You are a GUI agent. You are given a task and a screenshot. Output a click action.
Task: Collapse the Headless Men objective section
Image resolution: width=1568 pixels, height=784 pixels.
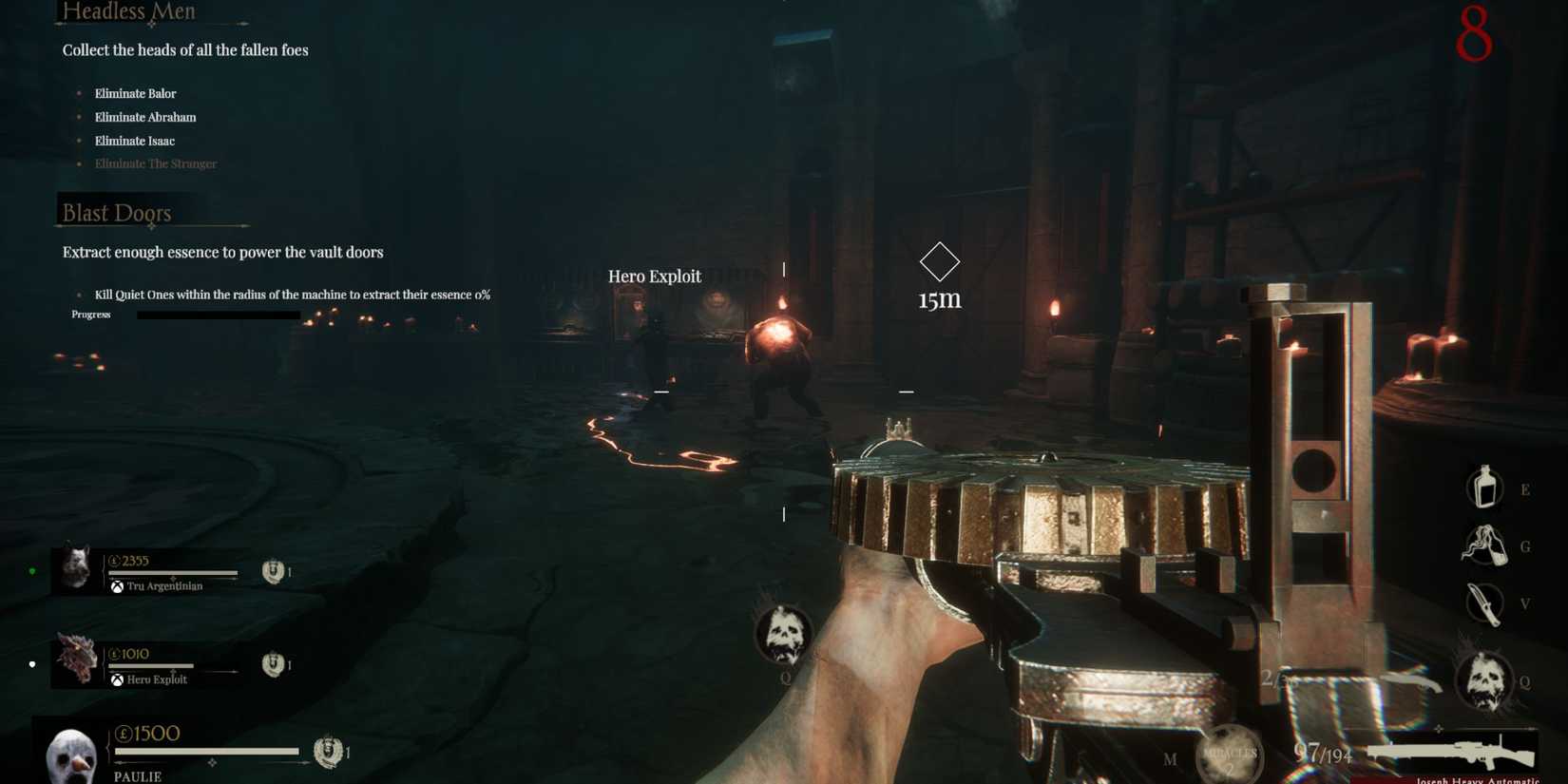126,12
